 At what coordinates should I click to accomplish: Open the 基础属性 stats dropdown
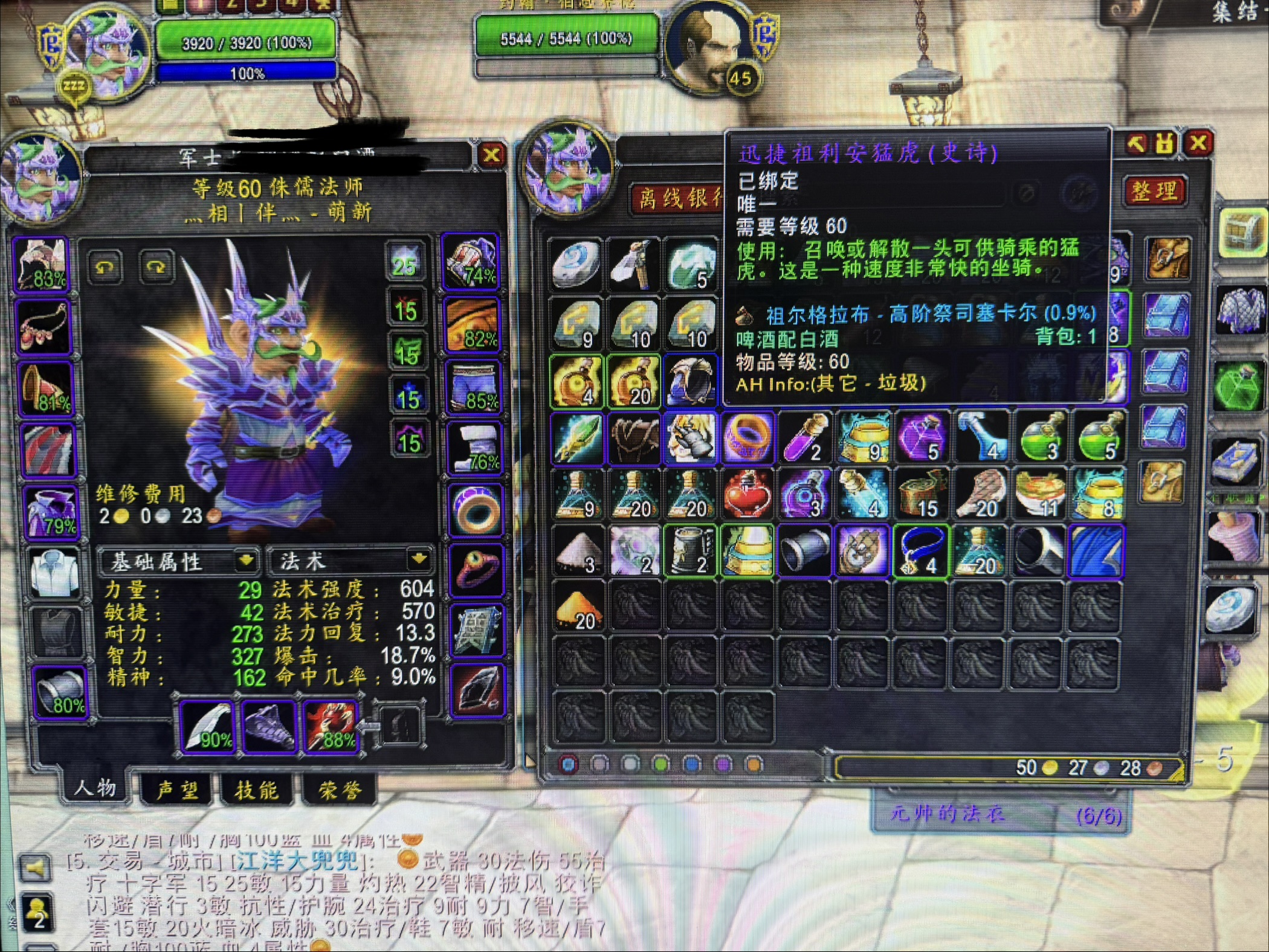pyautogui.click(x=245, y=561)
